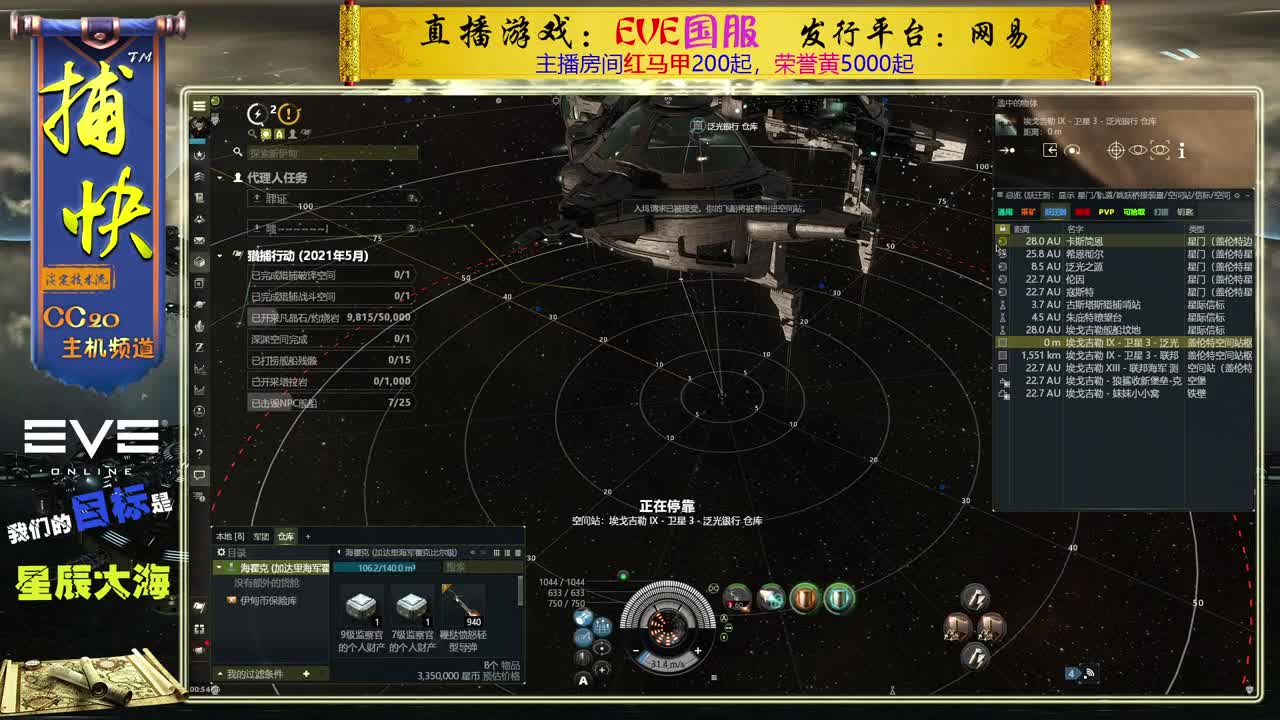Toggle the autopilot A button near the HUD
This screenshot has width=1280, height=720.
[x=582, y=681]
